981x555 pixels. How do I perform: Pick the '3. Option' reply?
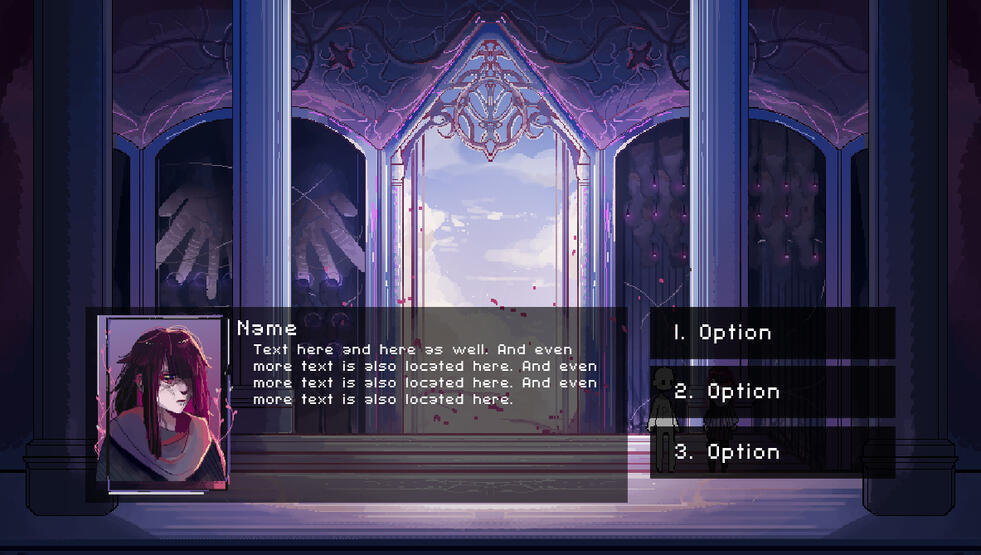(x=771, y=452)
